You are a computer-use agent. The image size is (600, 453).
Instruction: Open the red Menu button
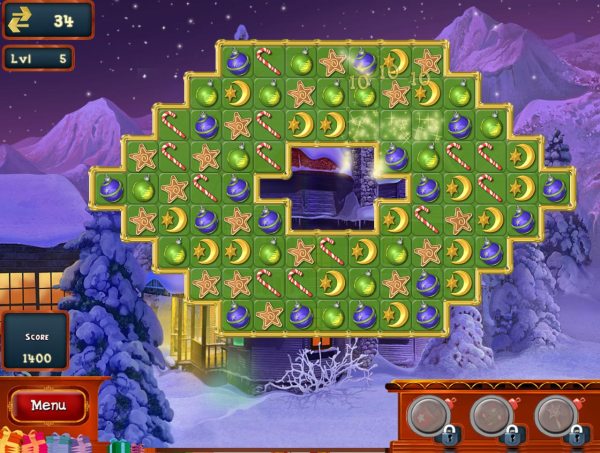click(49, 405)
